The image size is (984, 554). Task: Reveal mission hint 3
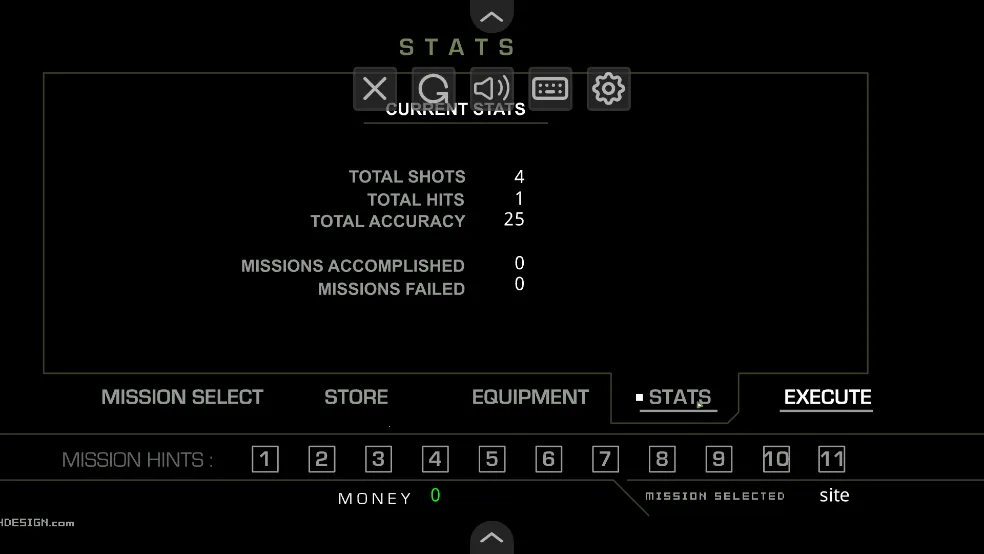click(378, 459)
